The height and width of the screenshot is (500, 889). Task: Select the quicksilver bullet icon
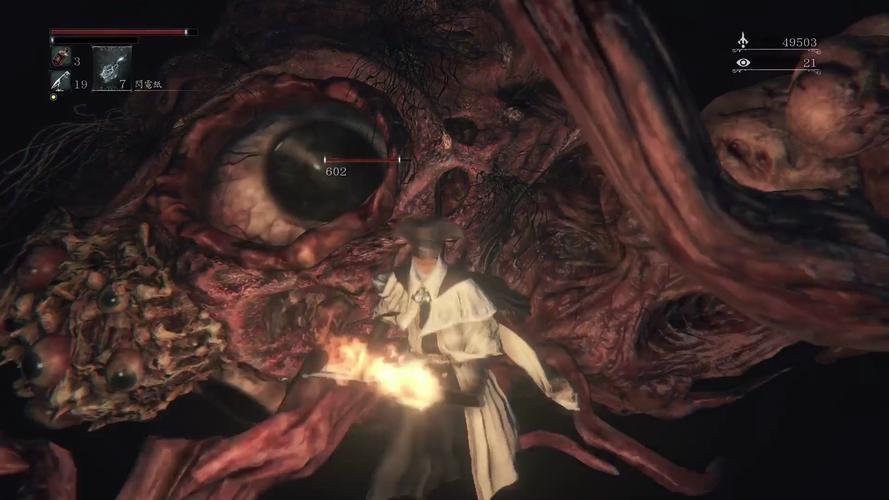point(59,82)
